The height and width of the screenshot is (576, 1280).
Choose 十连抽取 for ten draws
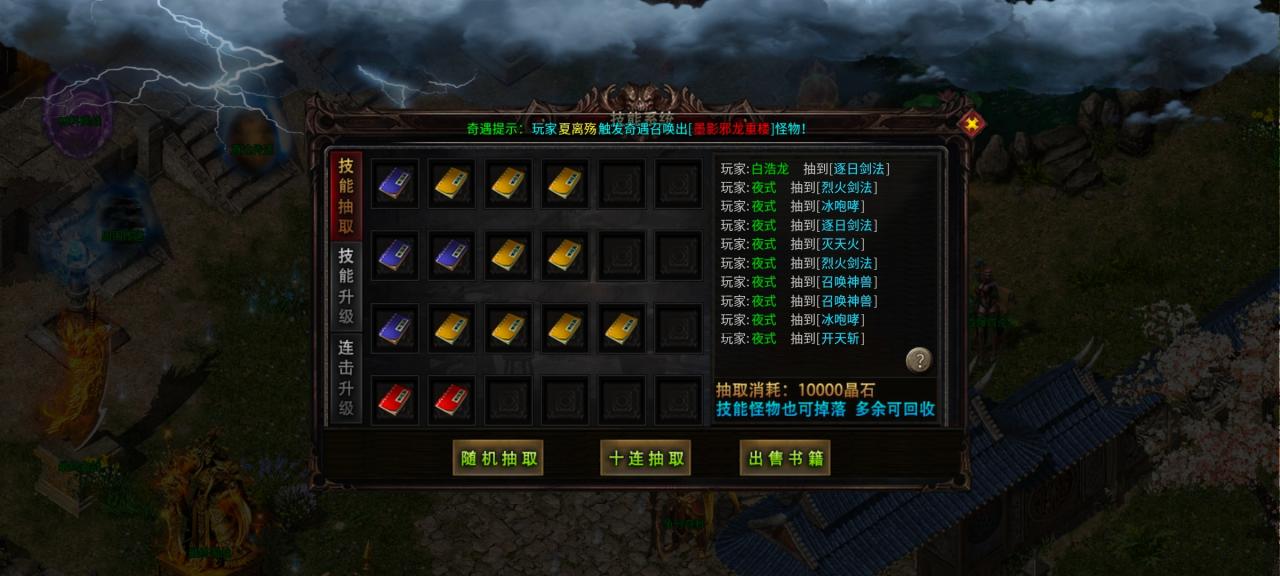click(646, 458)
